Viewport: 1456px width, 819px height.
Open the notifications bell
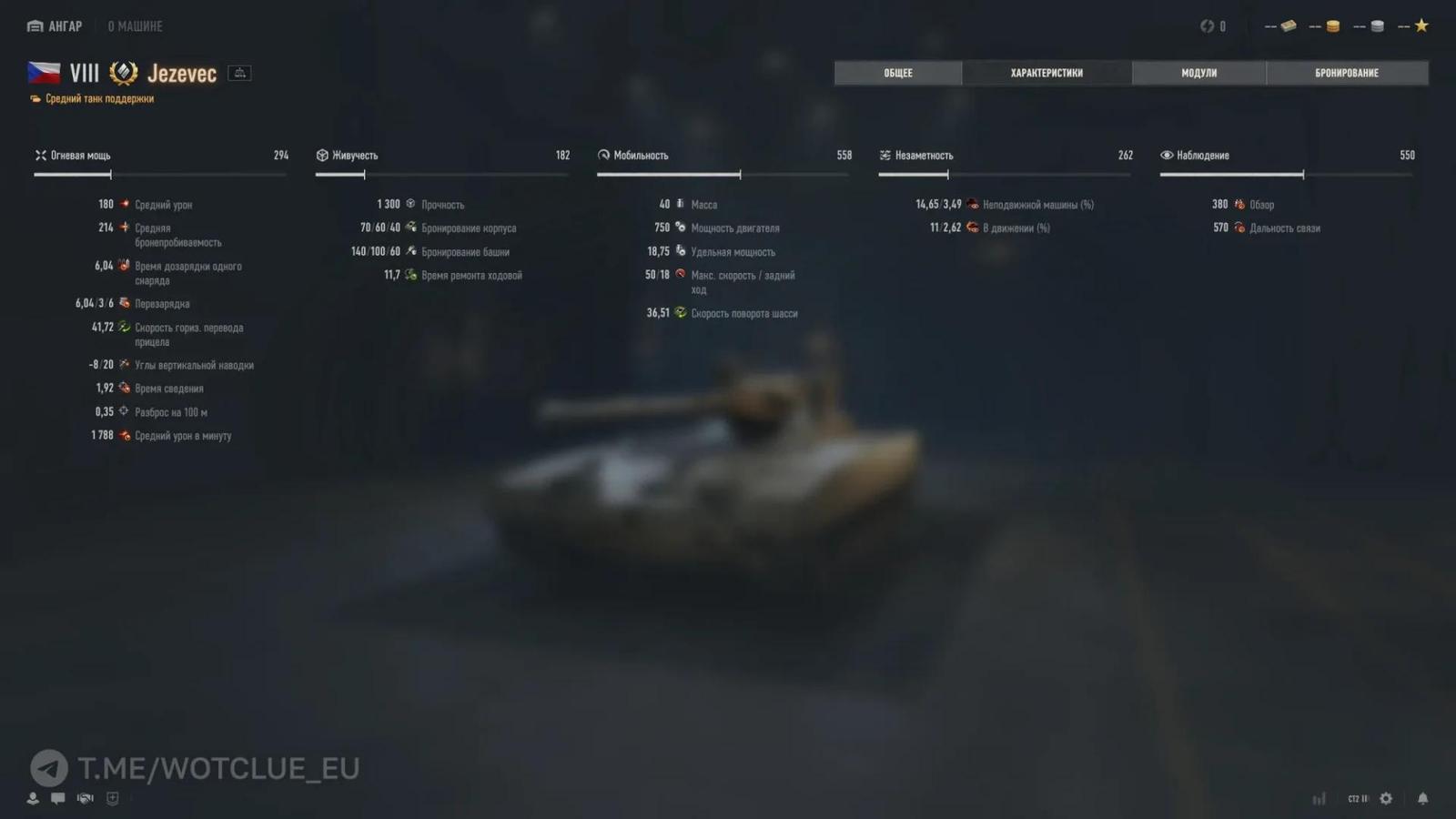1423,798
